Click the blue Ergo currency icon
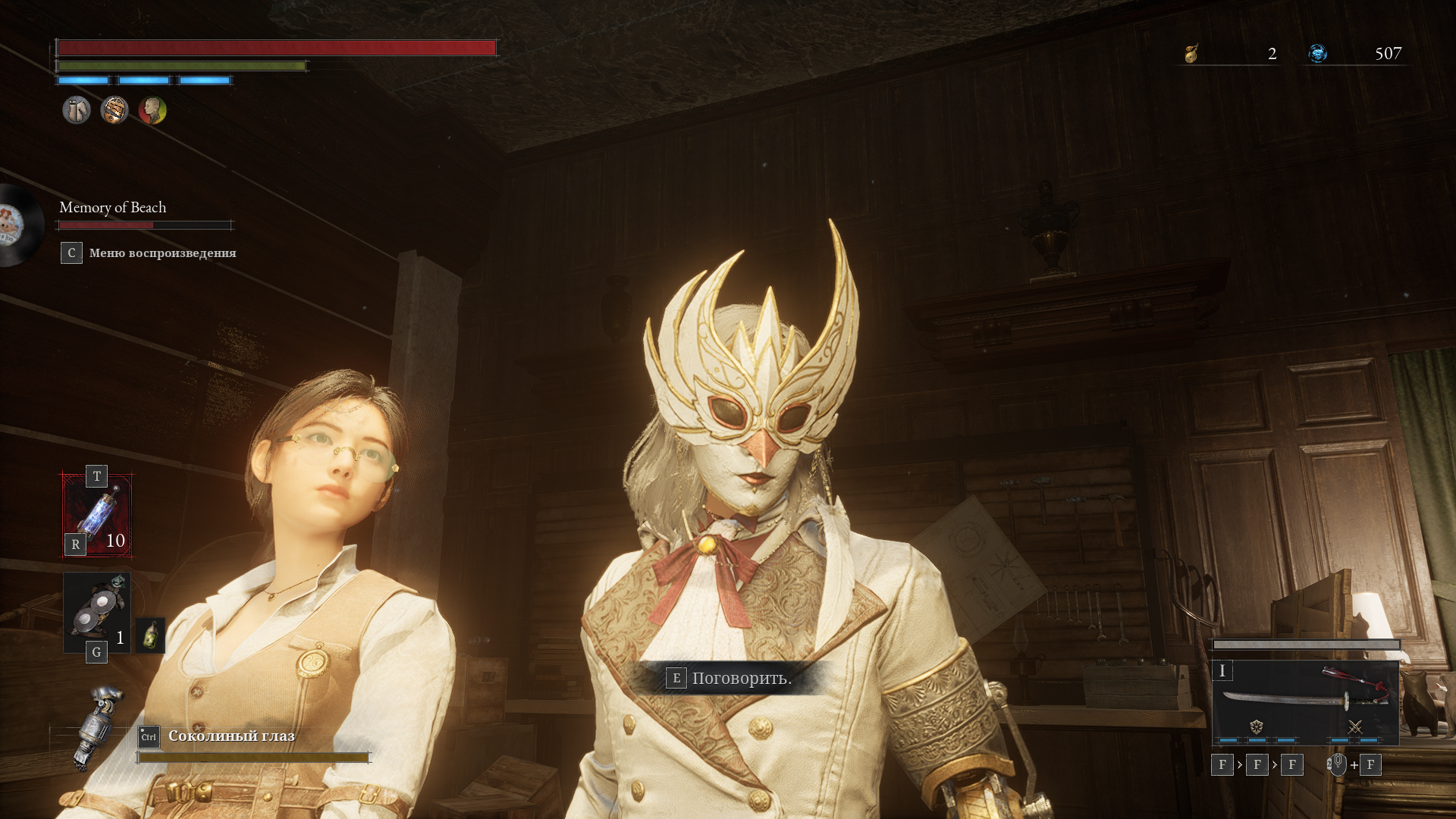 click(1318, 53)
